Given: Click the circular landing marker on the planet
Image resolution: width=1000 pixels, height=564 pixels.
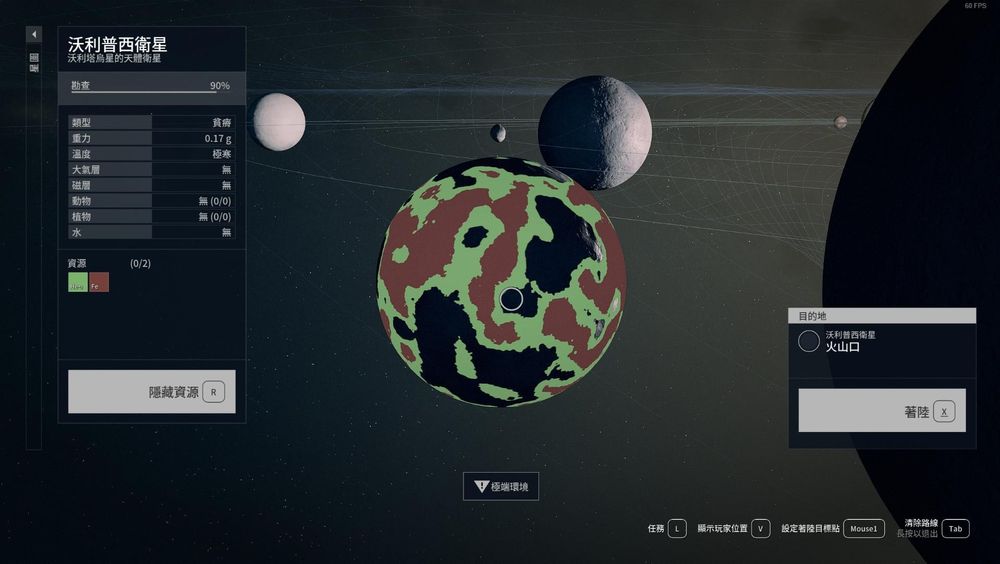Looking at the screenshot, I should pyautogui.click(x=511, y=299).
